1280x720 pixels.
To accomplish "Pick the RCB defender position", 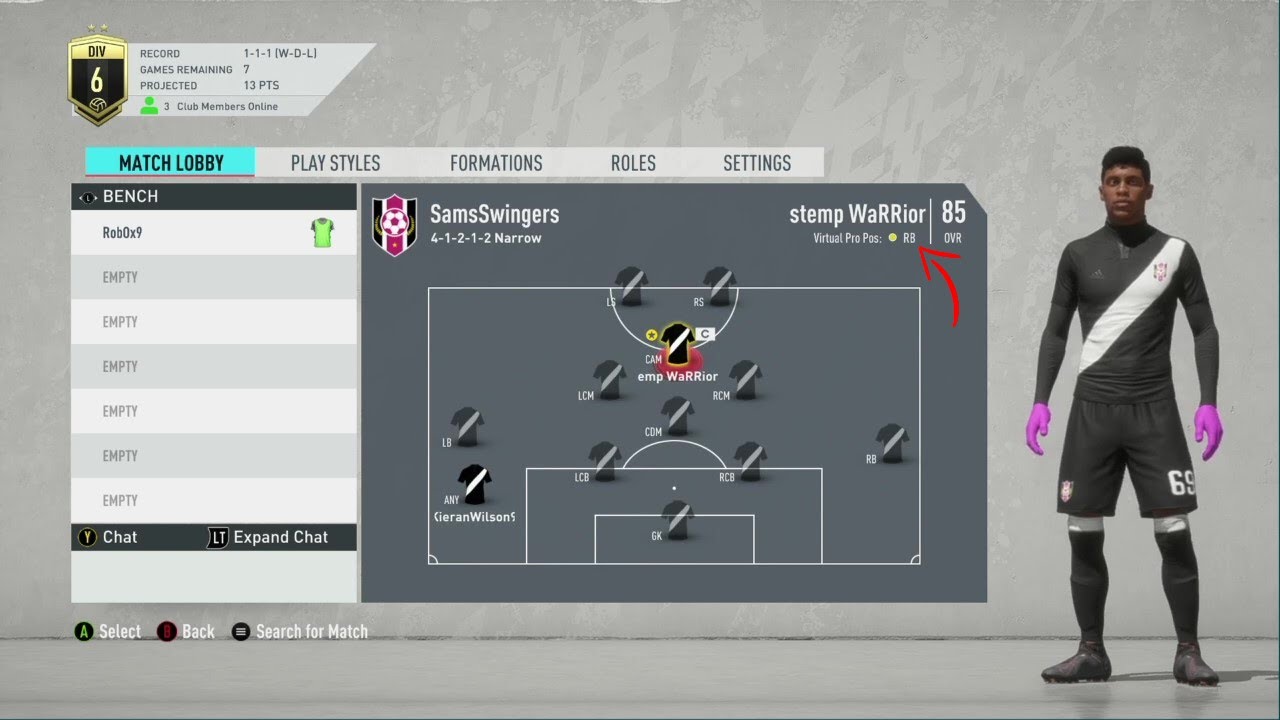I will (749, 461).
